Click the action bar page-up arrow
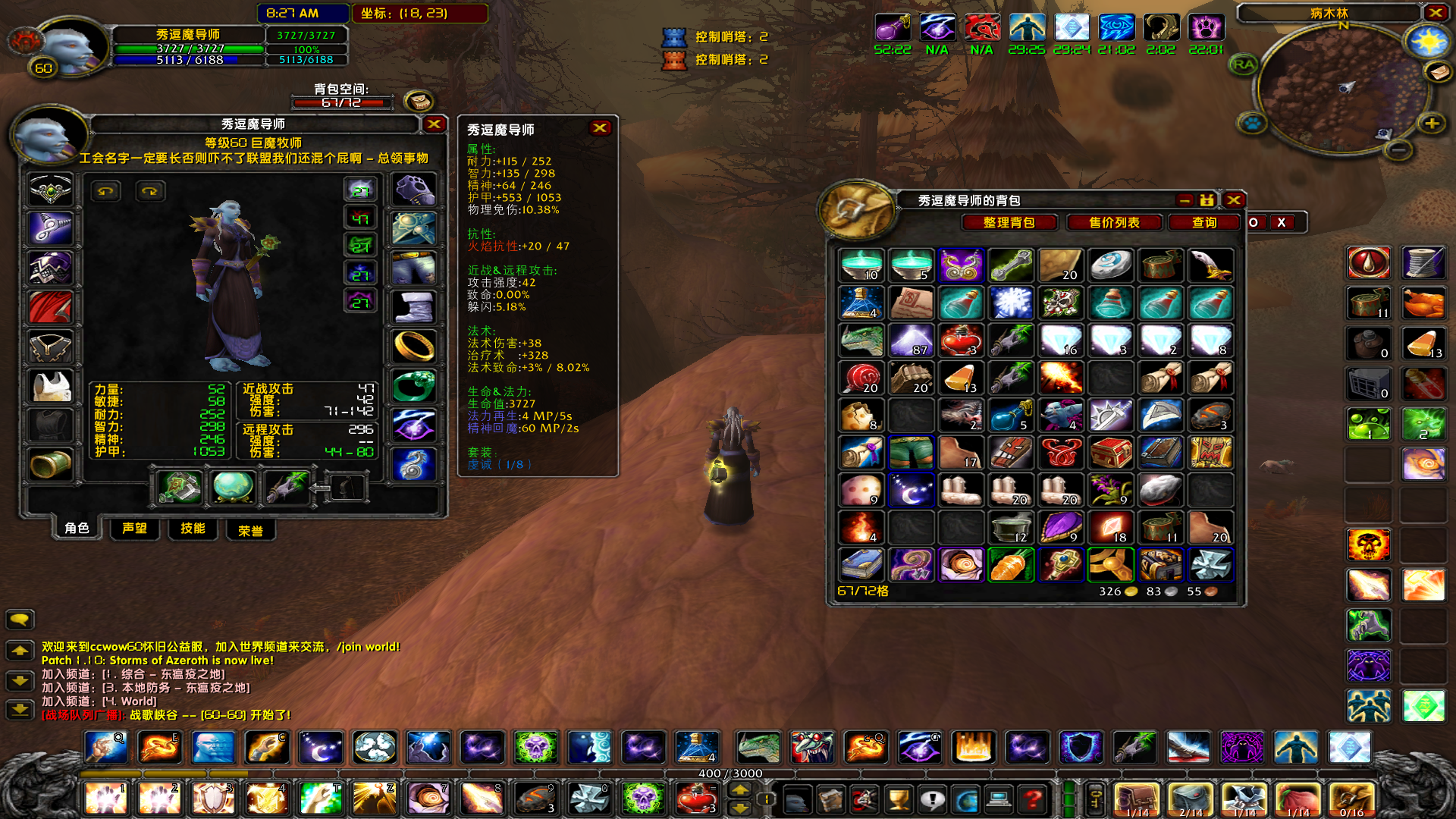This screenshot has width=1456, height=819. click(739, 790)
